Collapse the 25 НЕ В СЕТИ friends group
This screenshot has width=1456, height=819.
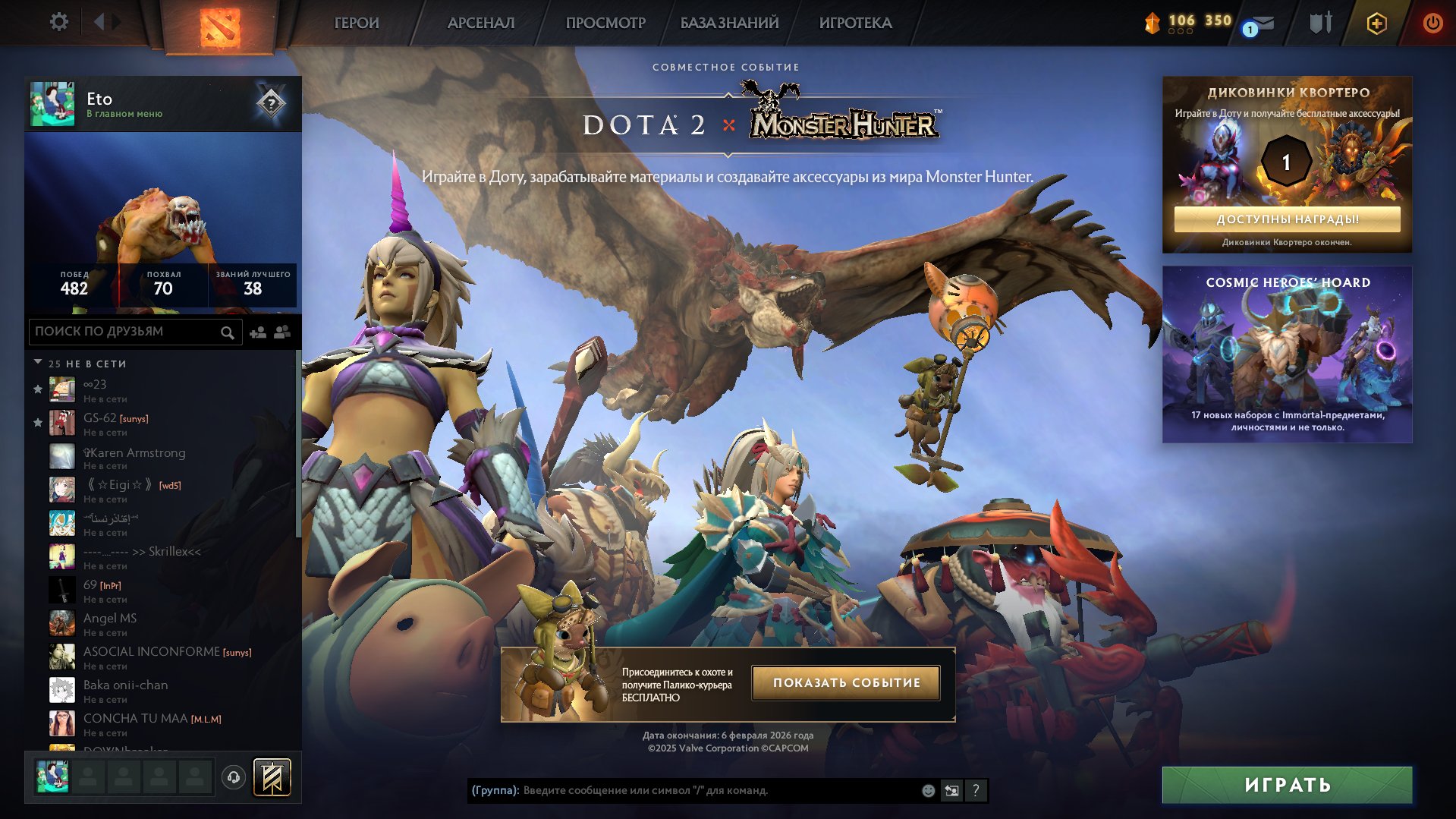(x=39, y=363)
